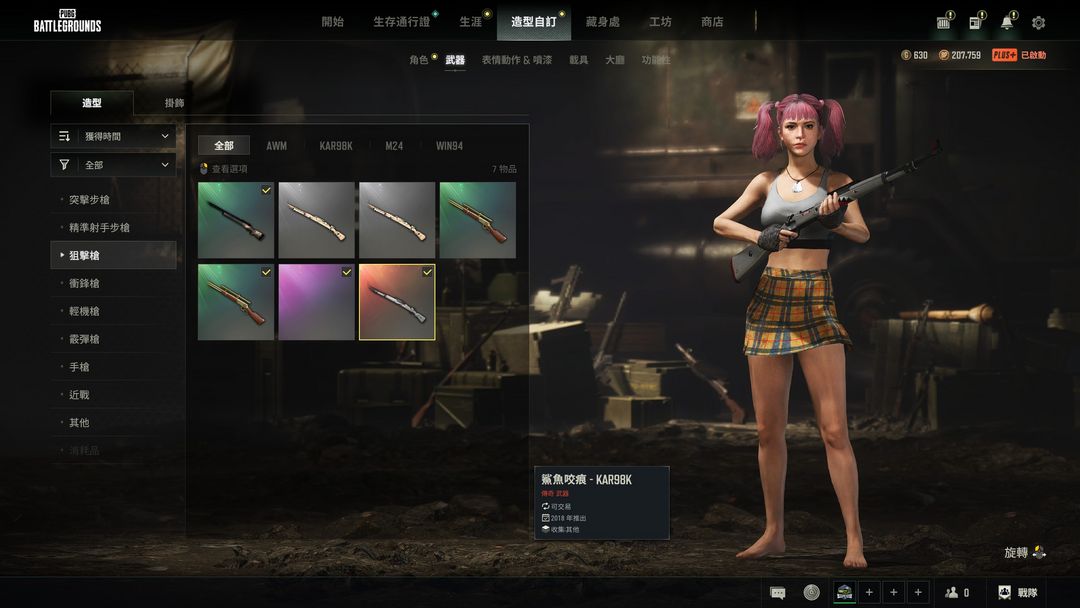Choose the pink-background skin tile
The height and width of the screenshot is (608, 1080).
[x=316, y=302]
